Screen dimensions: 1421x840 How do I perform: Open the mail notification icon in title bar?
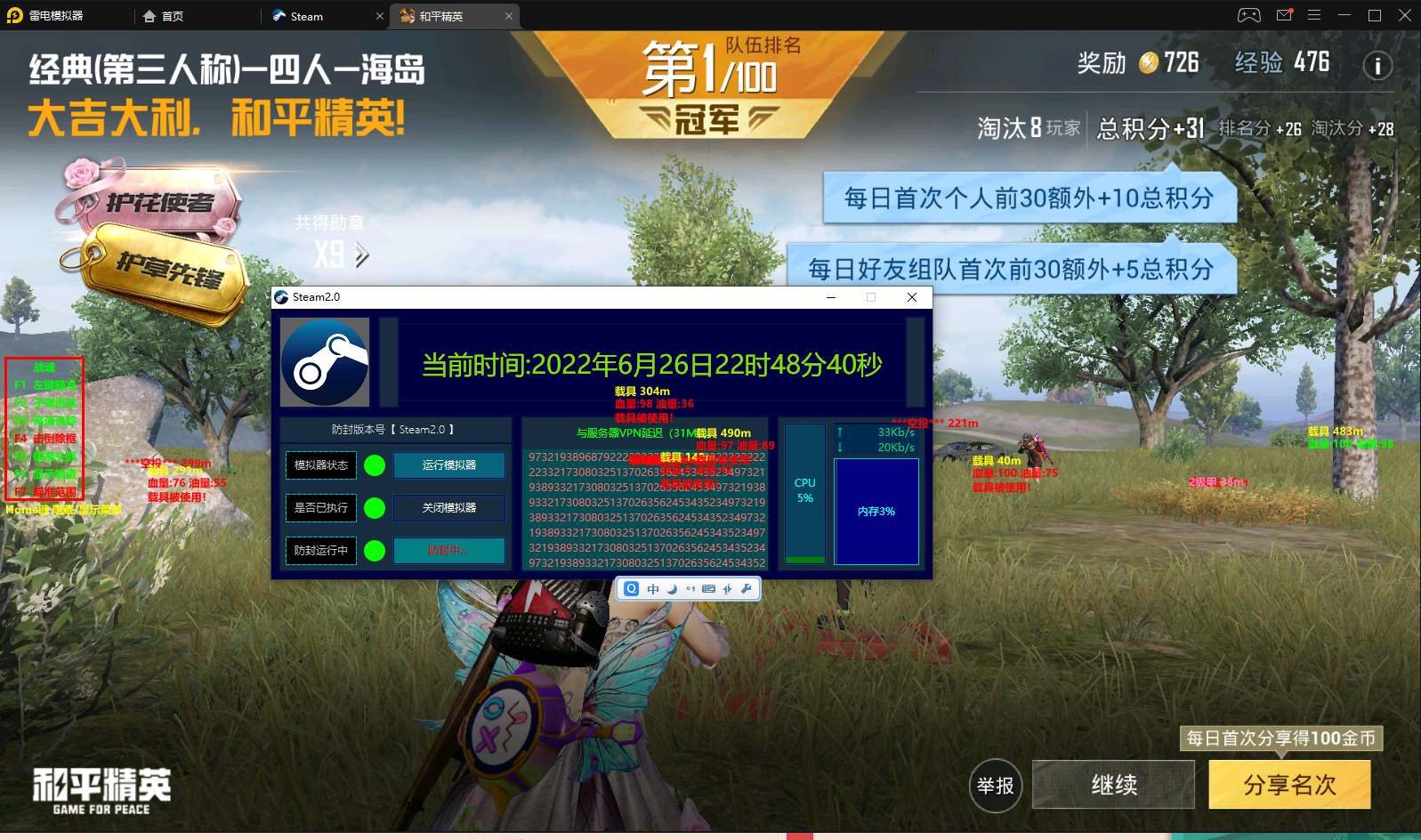(x=1282, y=15)
